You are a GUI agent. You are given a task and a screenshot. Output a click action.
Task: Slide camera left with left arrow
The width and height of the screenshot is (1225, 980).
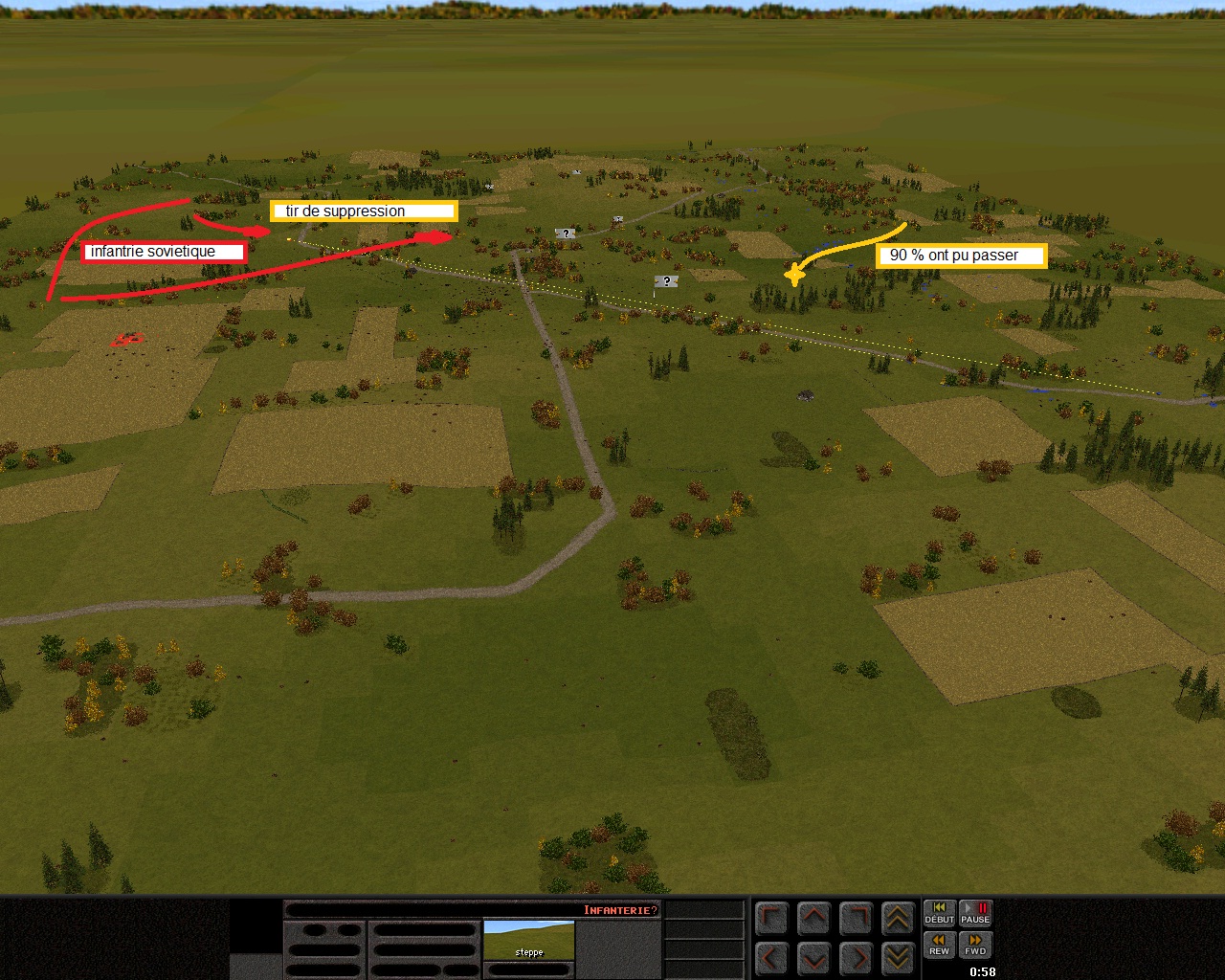click(x=771, y=957)
